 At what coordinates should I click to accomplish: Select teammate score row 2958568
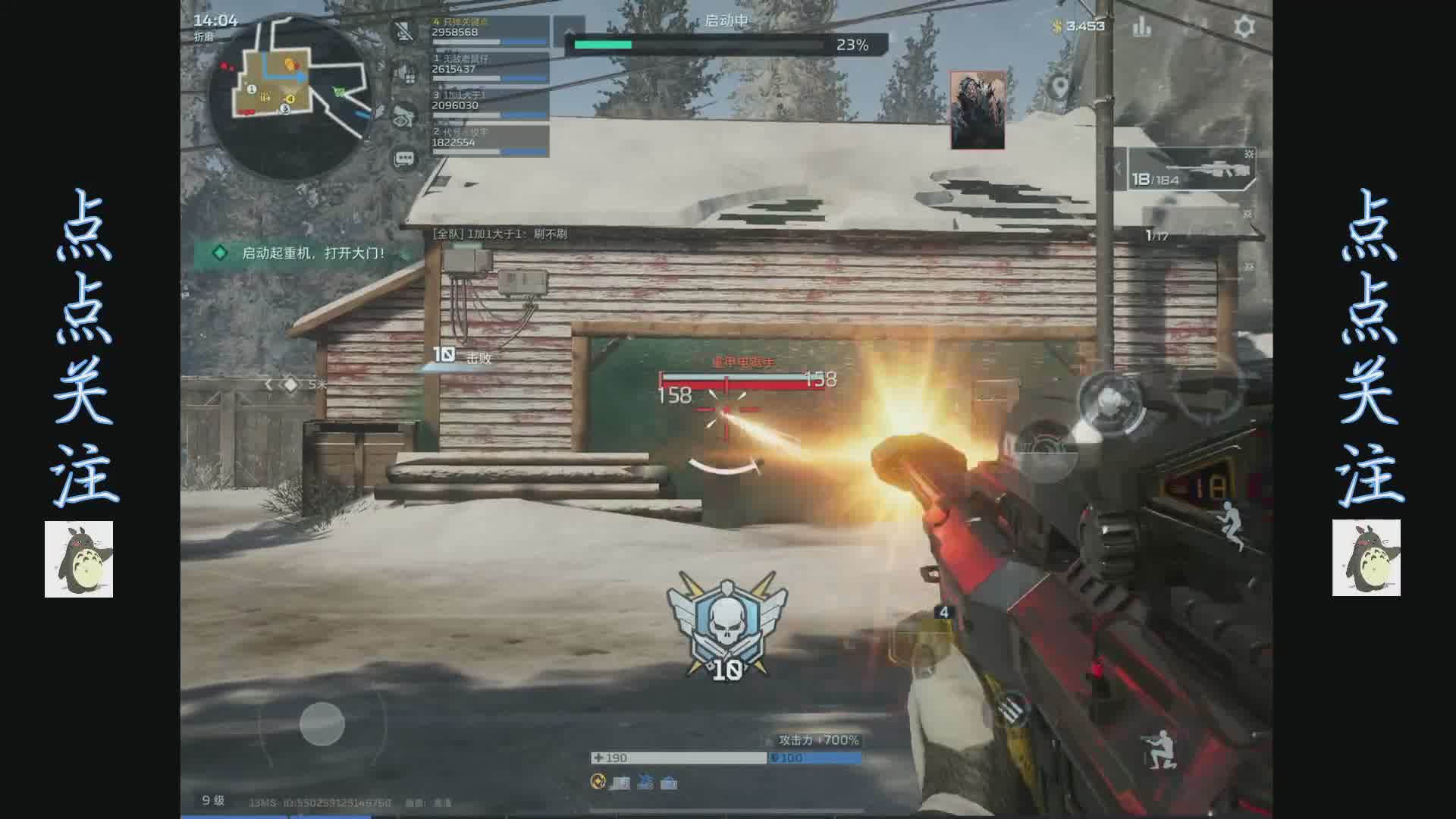pyautogui.click(x=489, y=32)
